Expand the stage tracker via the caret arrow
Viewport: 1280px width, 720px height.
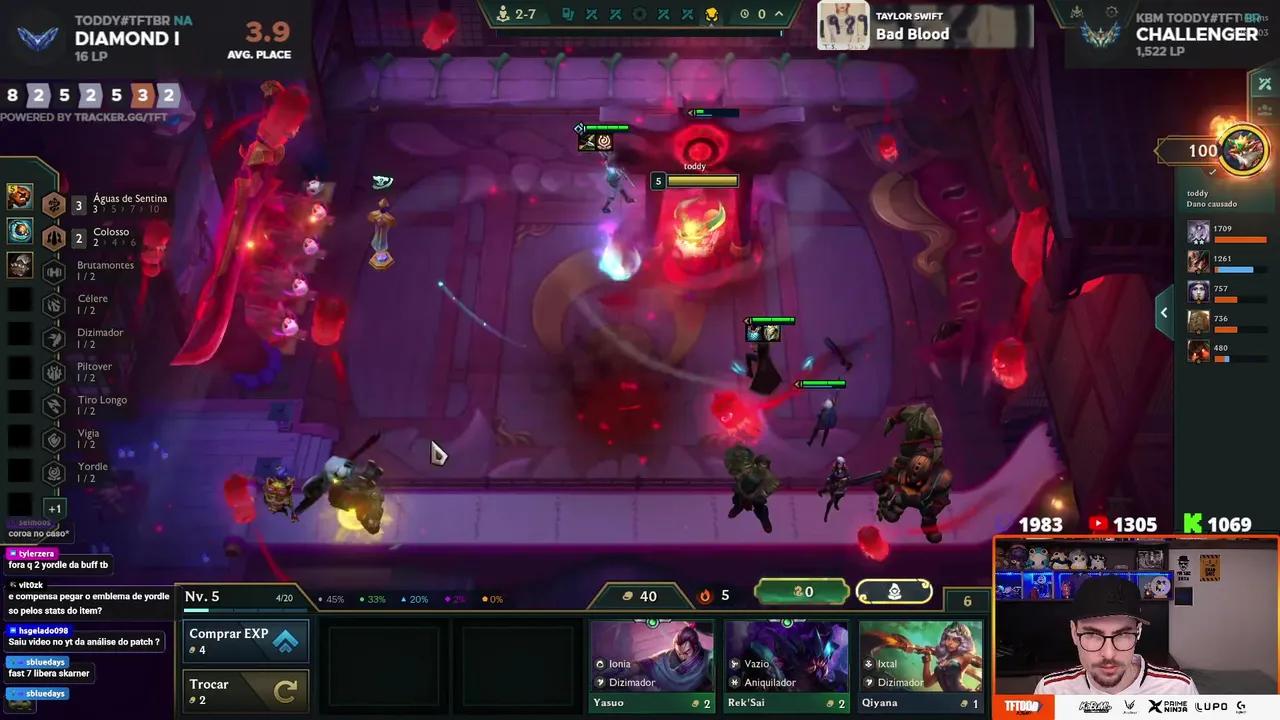tap(778, 14)
